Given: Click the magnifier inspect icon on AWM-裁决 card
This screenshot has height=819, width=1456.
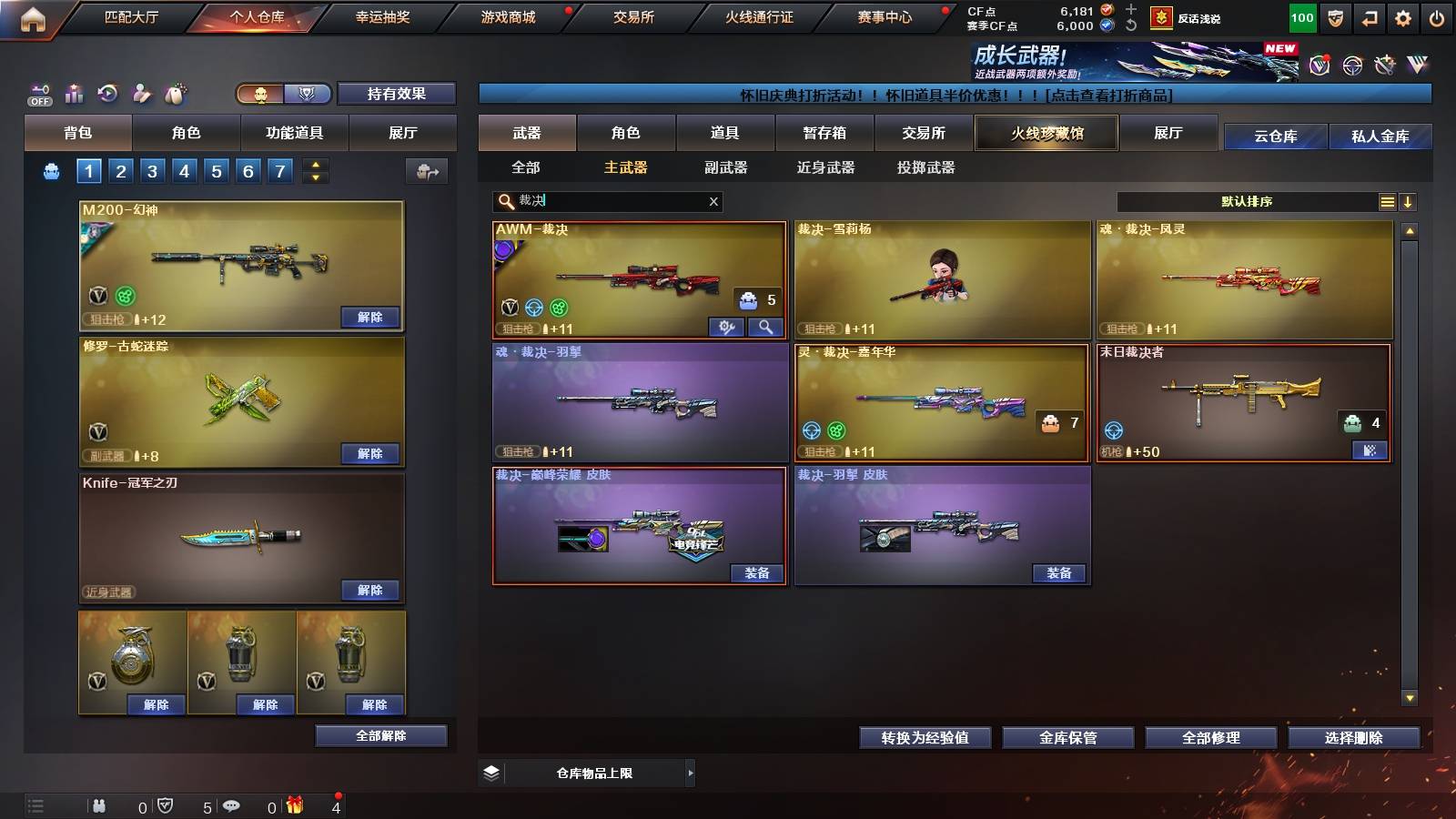Looking at the screenshot, I should [767, 326].
